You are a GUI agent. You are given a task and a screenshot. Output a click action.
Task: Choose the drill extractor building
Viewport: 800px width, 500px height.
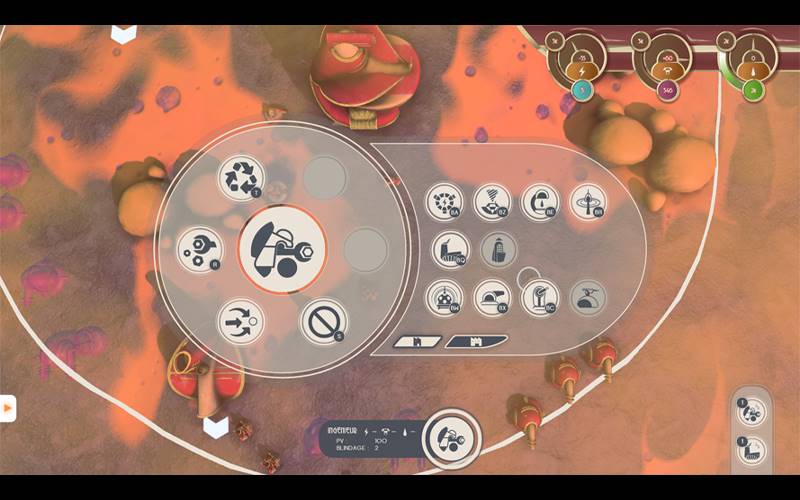[492, 202]
